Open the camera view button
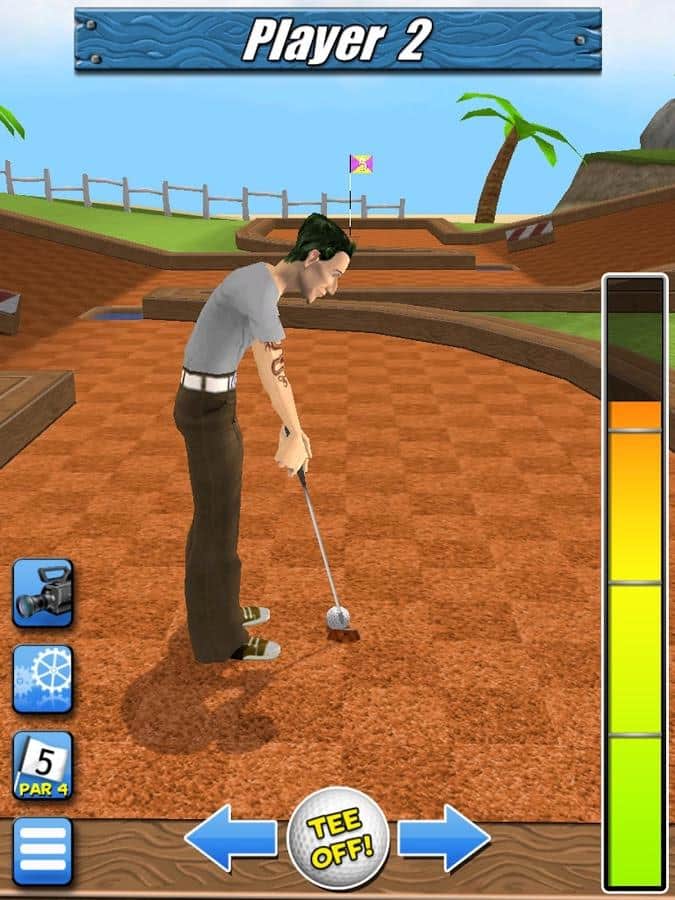The width and height of the screenshot is (675, 900). 42,593
